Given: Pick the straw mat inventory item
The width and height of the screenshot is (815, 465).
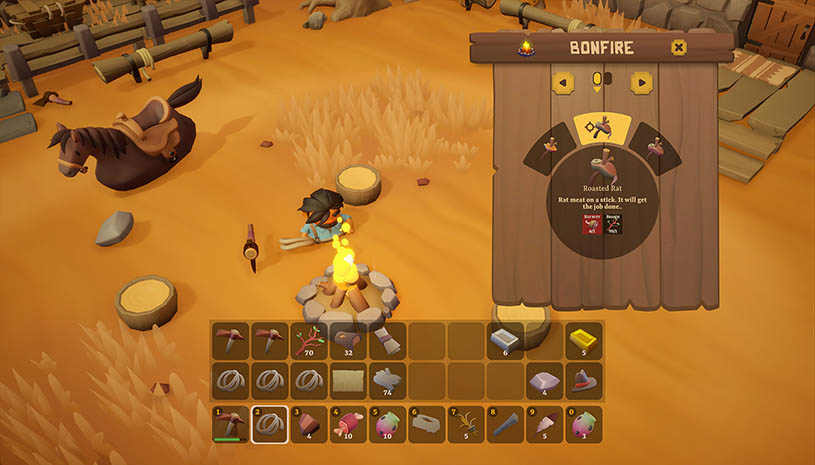Looking at the screenshot, I should (348, 380).
